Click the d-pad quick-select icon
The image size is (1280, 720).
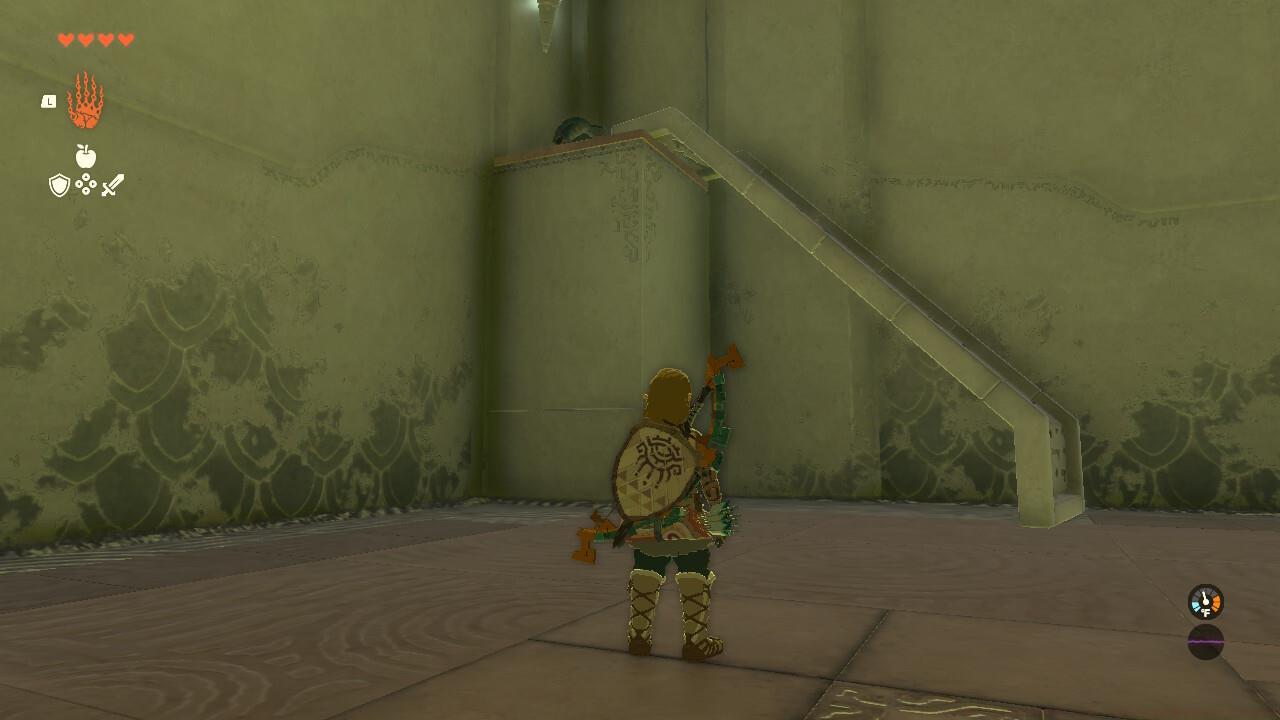pos(85,184)
